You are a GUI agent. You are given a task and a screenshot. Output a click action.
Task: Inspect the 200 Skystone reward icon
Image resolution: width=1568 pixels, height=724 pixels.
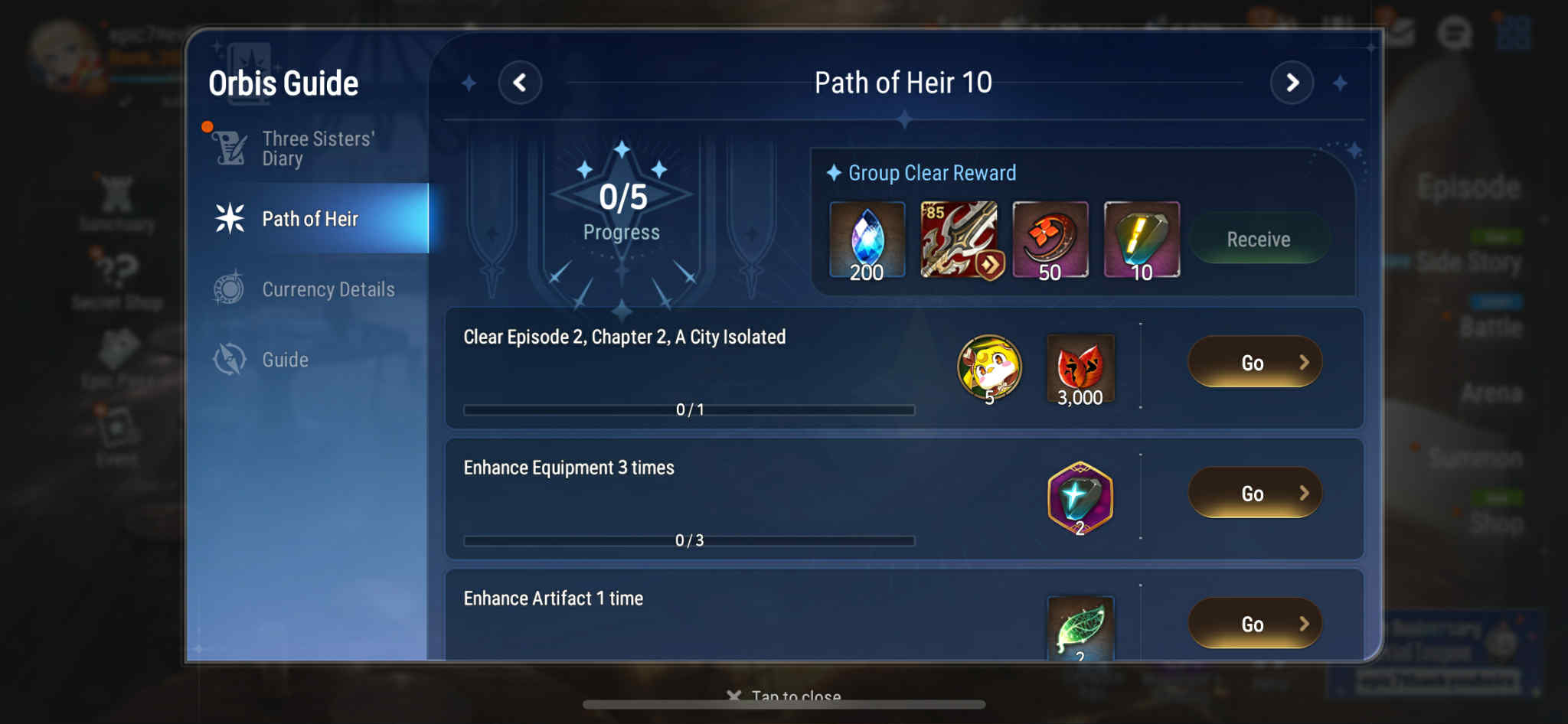(867, 240)
